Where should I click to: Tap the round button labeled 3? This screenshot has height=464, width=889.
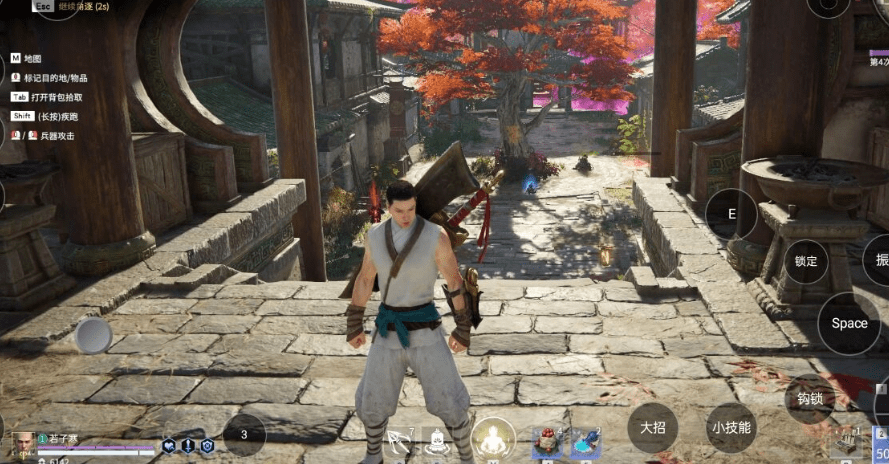pos(244,435)
